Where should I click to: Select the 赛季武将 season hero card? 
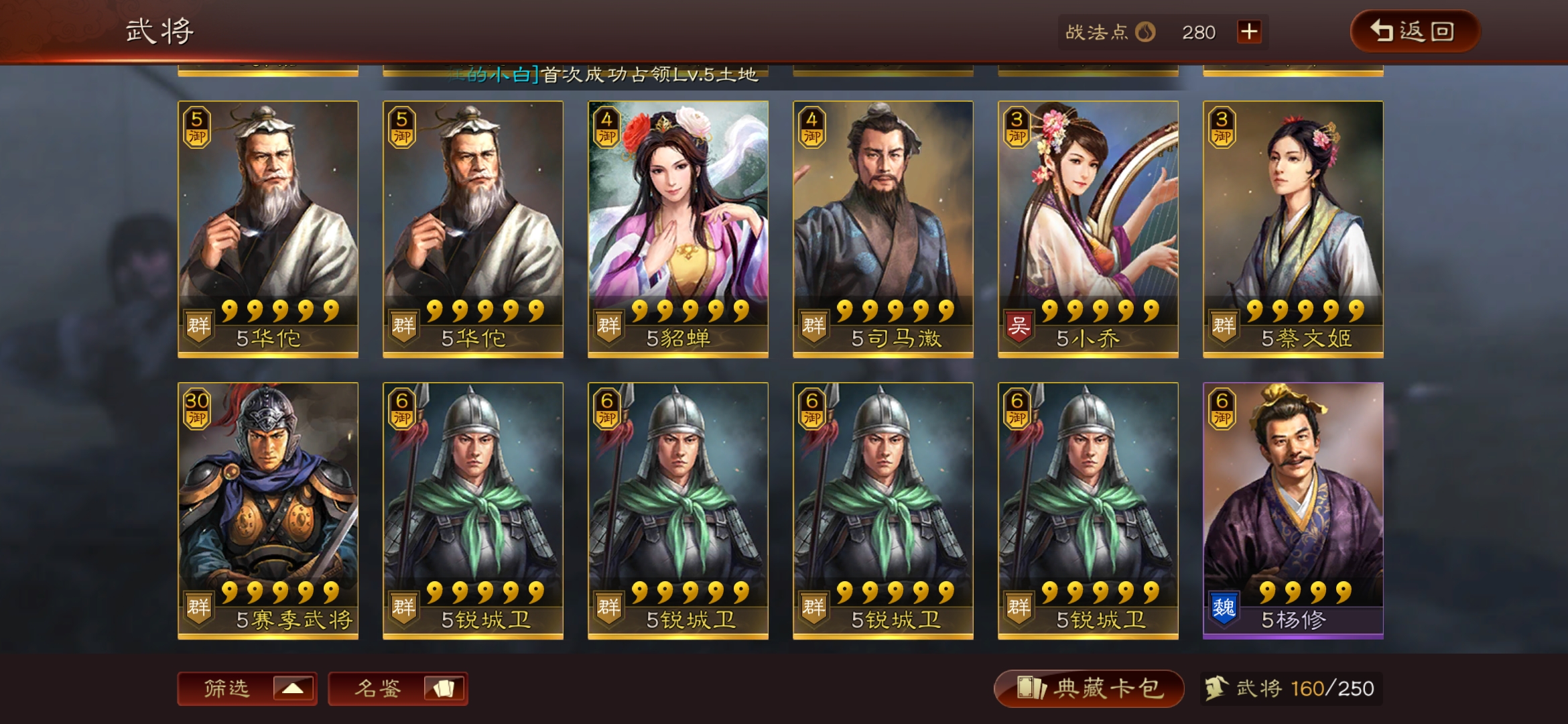267,510
